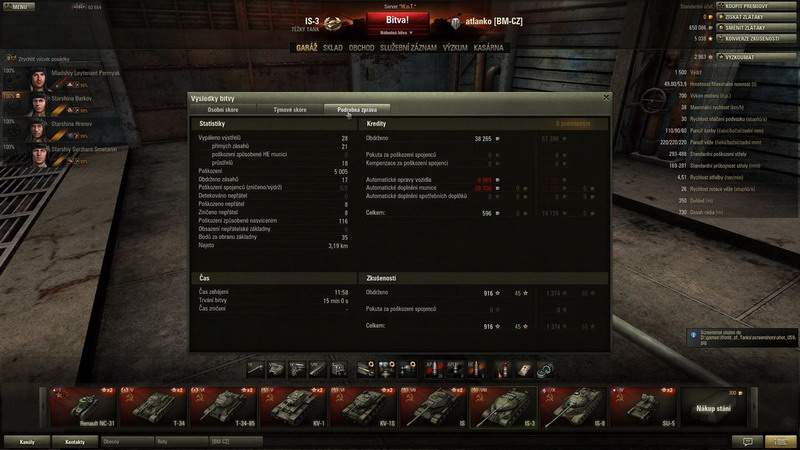Open the Obchod shop tab

pyautogui.click(x=362, y=47)
